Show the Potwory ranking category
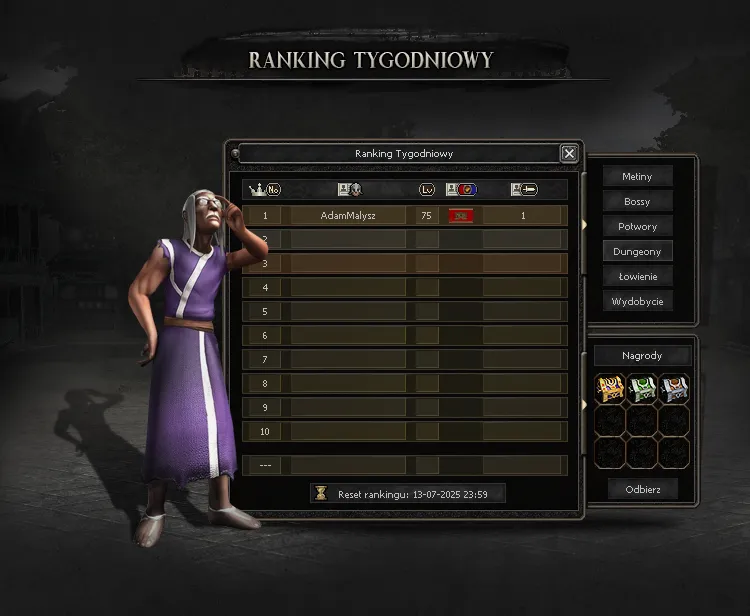Image resolution: width=750 pixels, height=616 pixels. coord(637,227)
